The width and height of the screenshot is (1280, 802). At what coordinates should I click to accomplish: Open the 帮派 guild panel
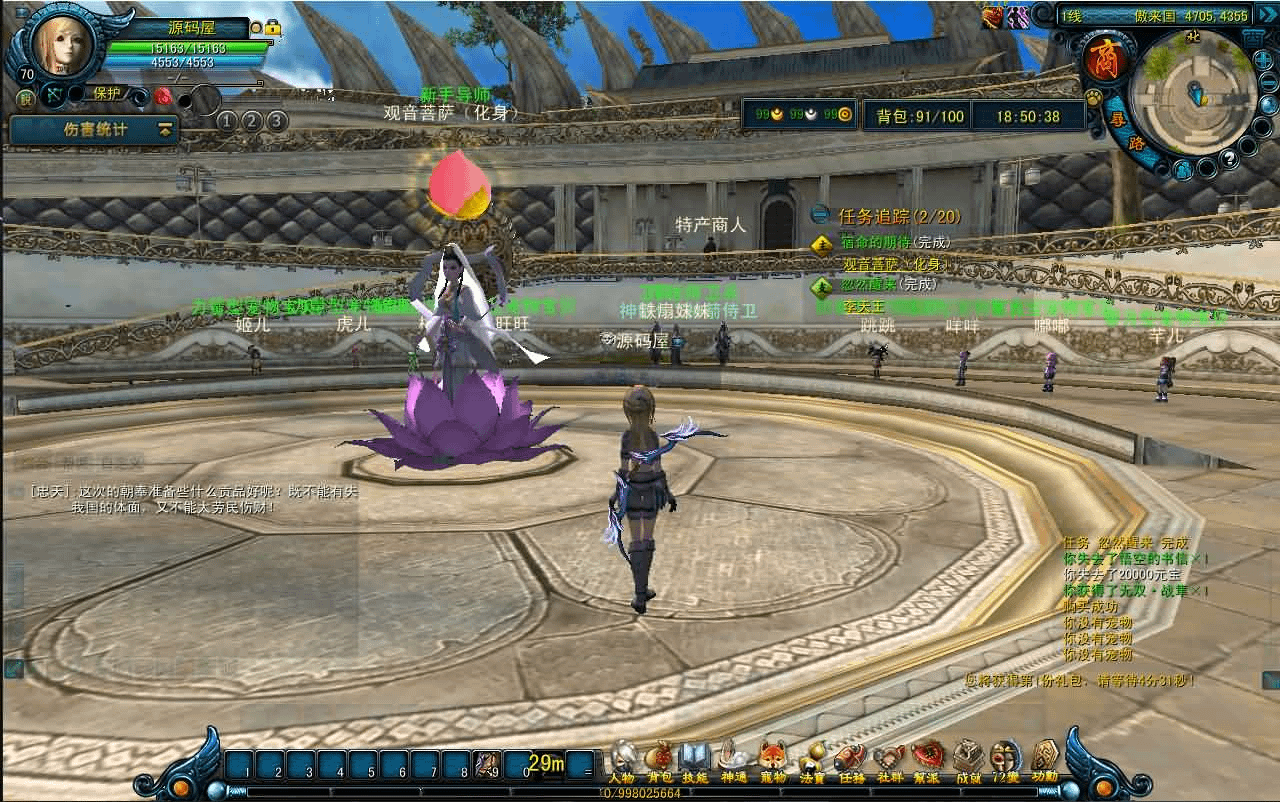tap(927, 759)
